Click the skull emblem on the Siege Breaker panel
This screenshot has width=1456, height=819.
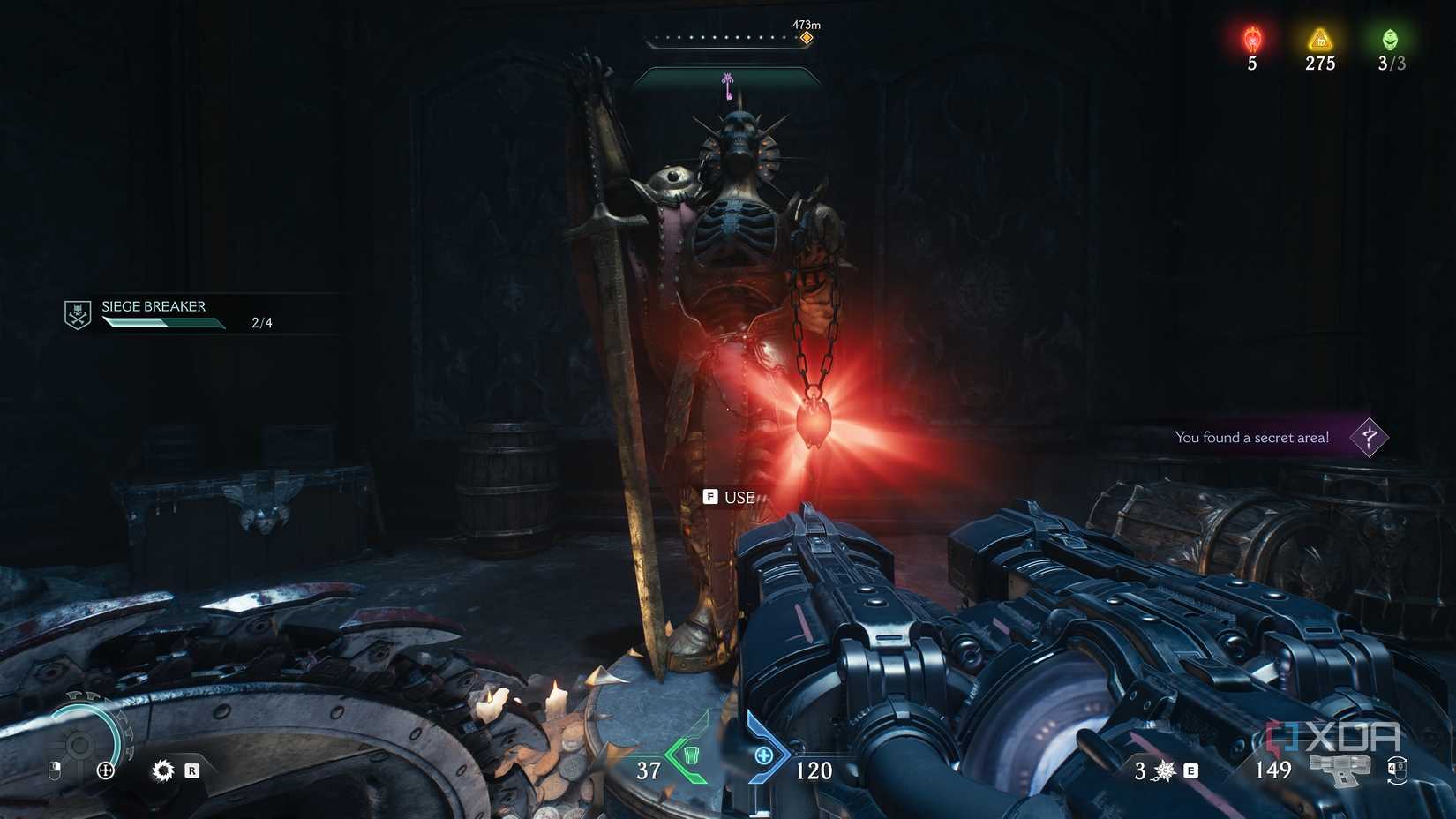tap(79, 313)
